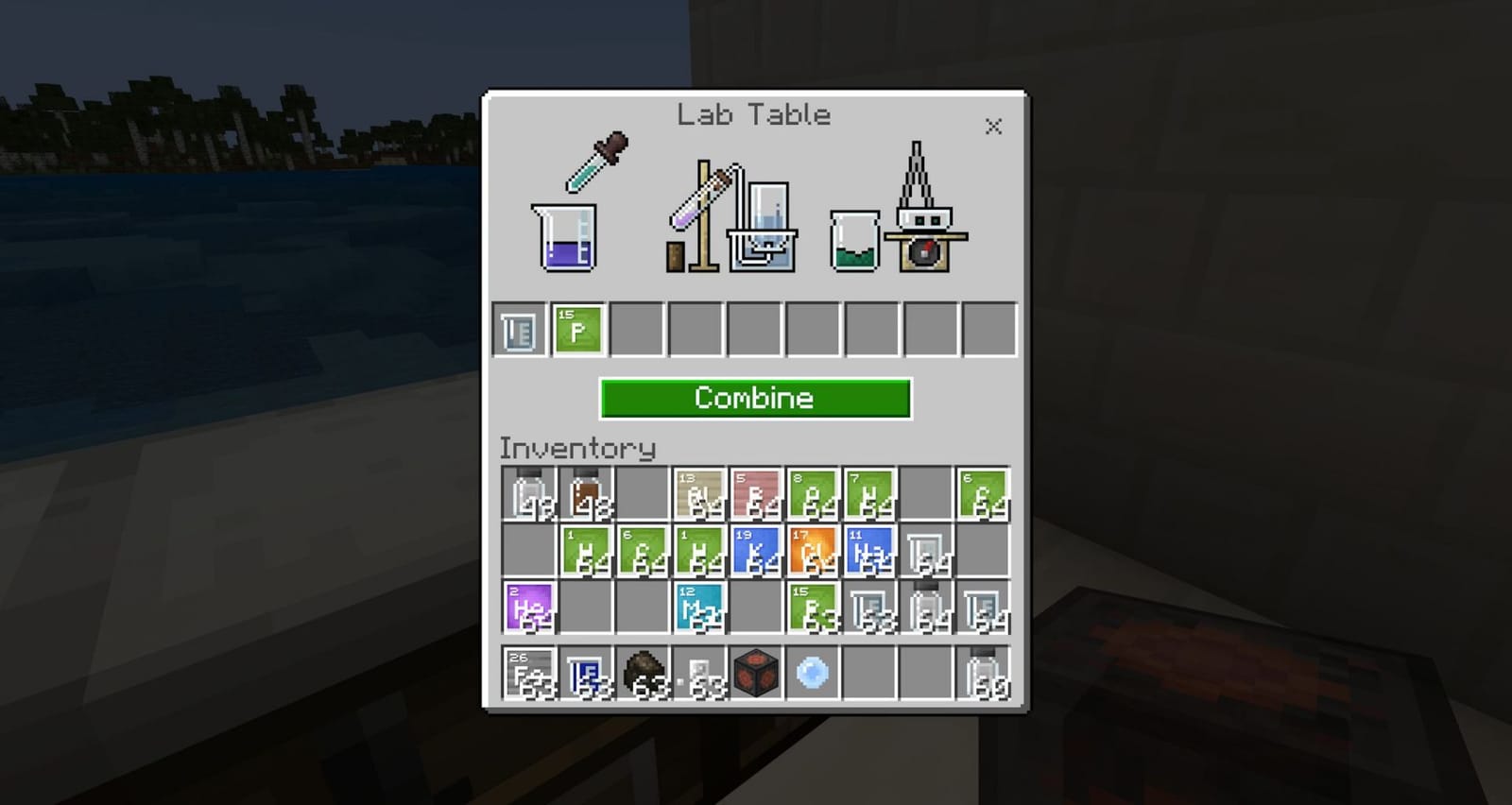Pick up the Iron element stack

click(530, 671)
